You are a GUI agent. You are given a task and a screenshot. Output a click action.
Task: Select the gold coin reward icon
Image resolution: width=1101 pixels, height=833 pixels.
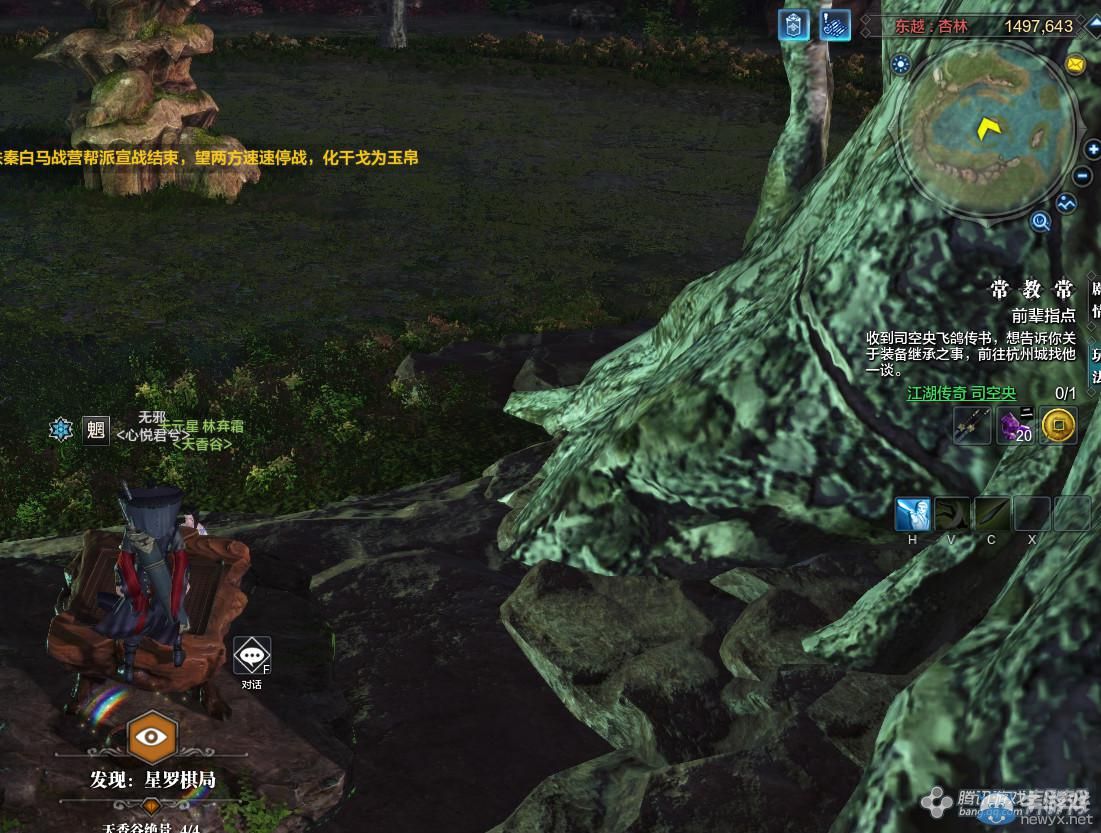[1059, 426]
